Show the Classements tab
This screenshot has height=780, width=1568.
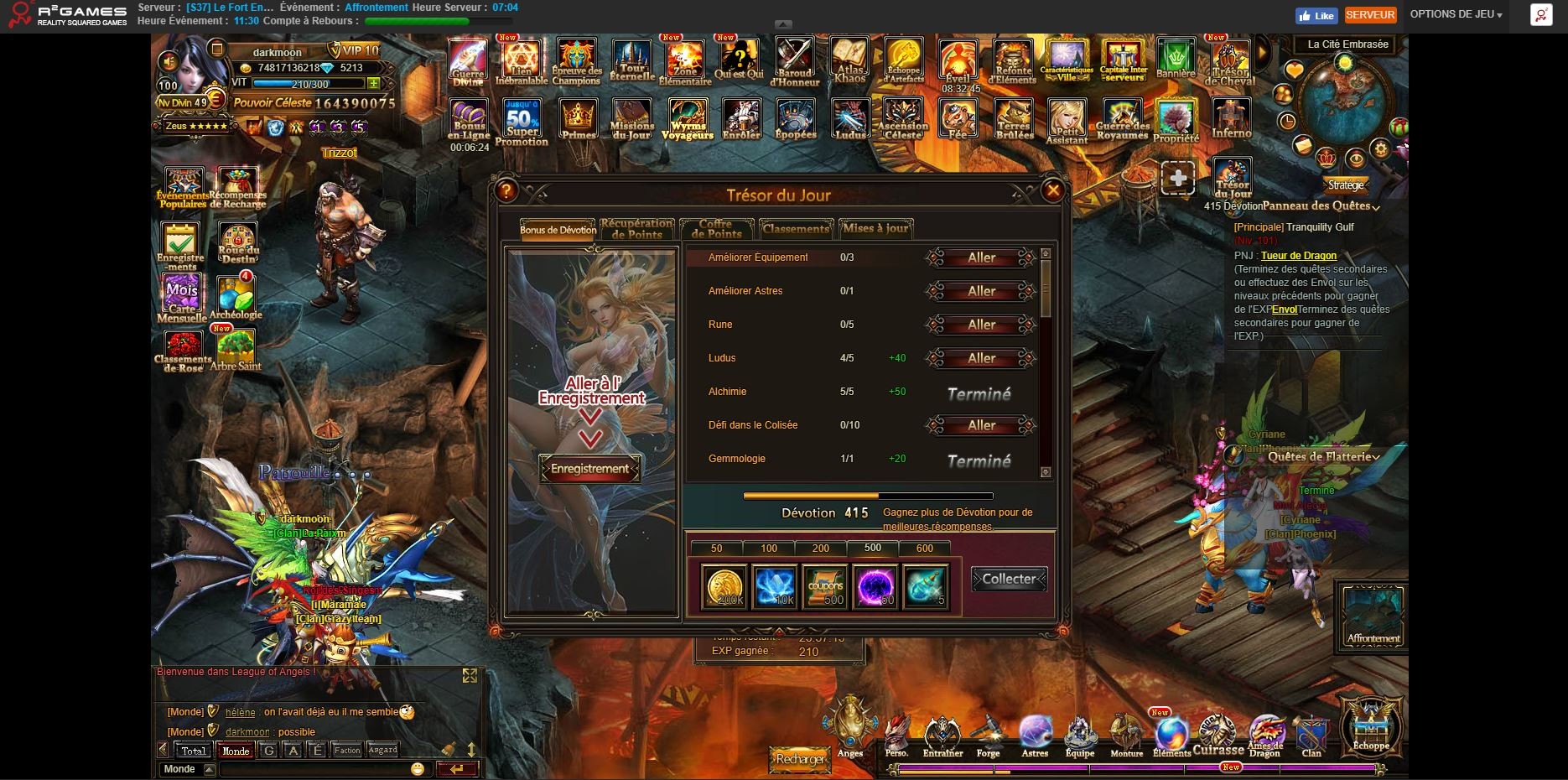click(x=795, y=229)
